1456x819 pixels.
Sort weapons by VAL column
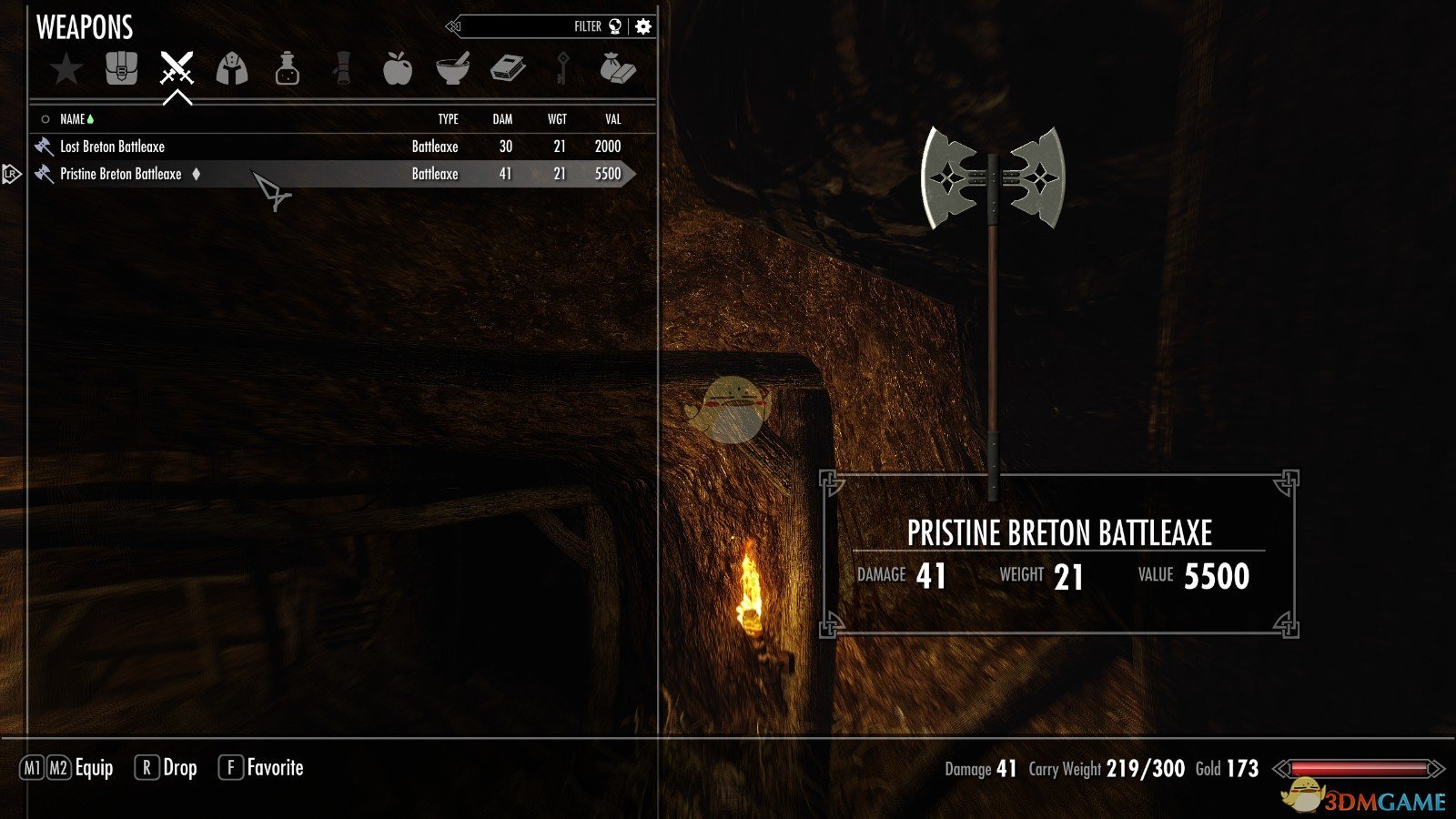(x=612, y=119)
